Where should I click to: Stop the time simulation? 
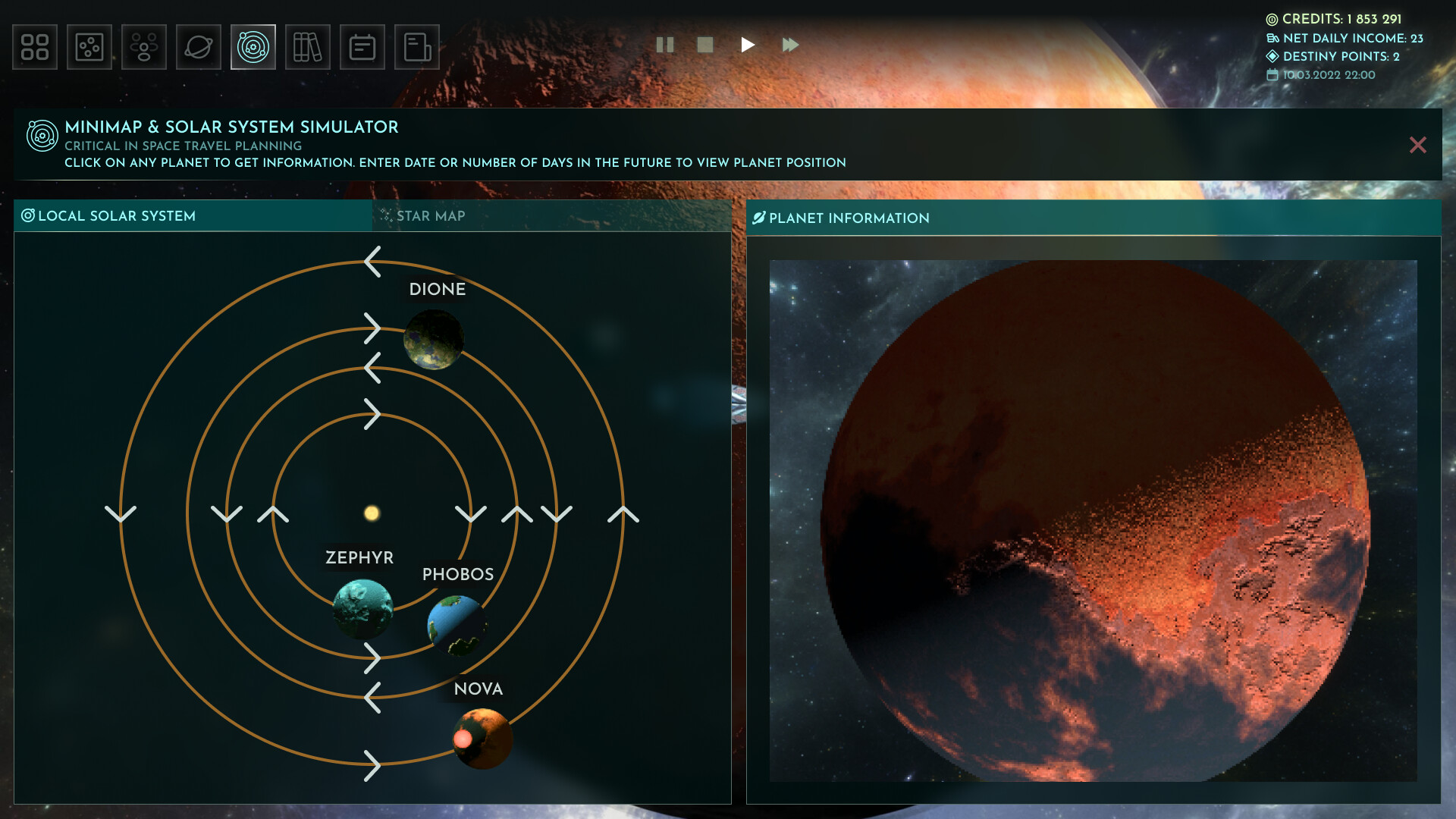tap(704, 45)
